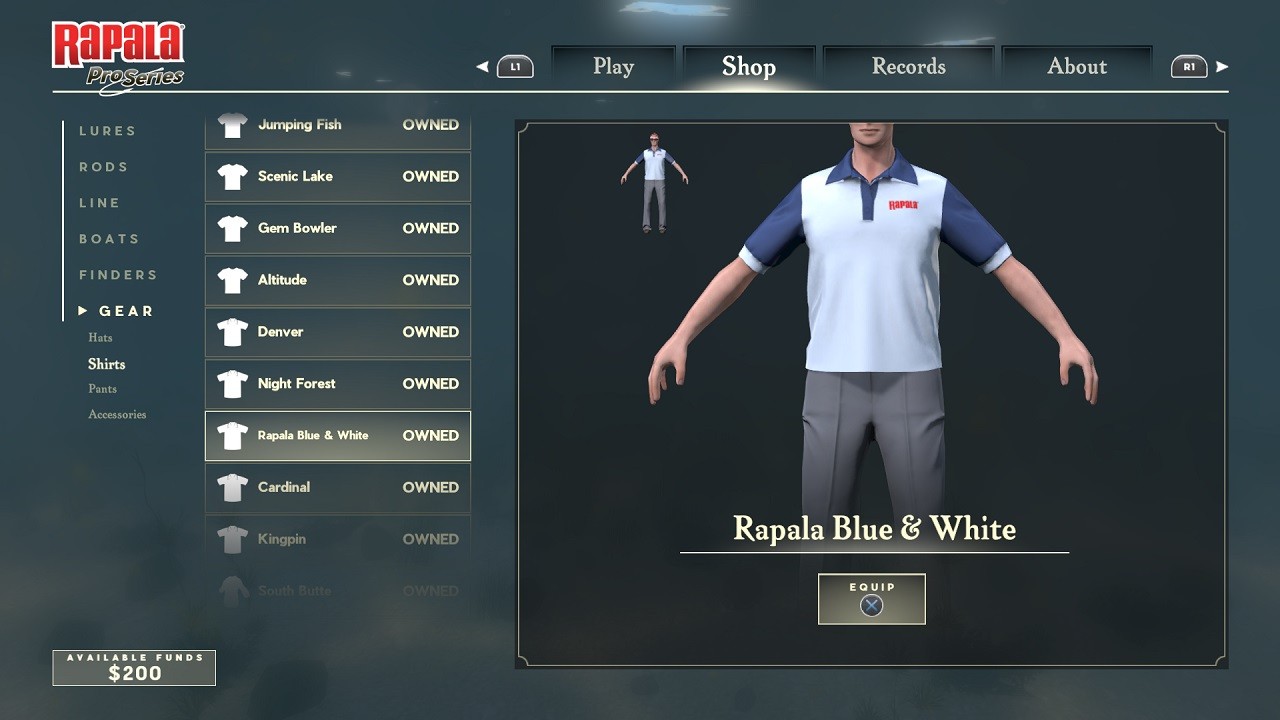This screenshot has height=720, width=1280.
Task: Select the Lures shop category
Action: (107, 131)
